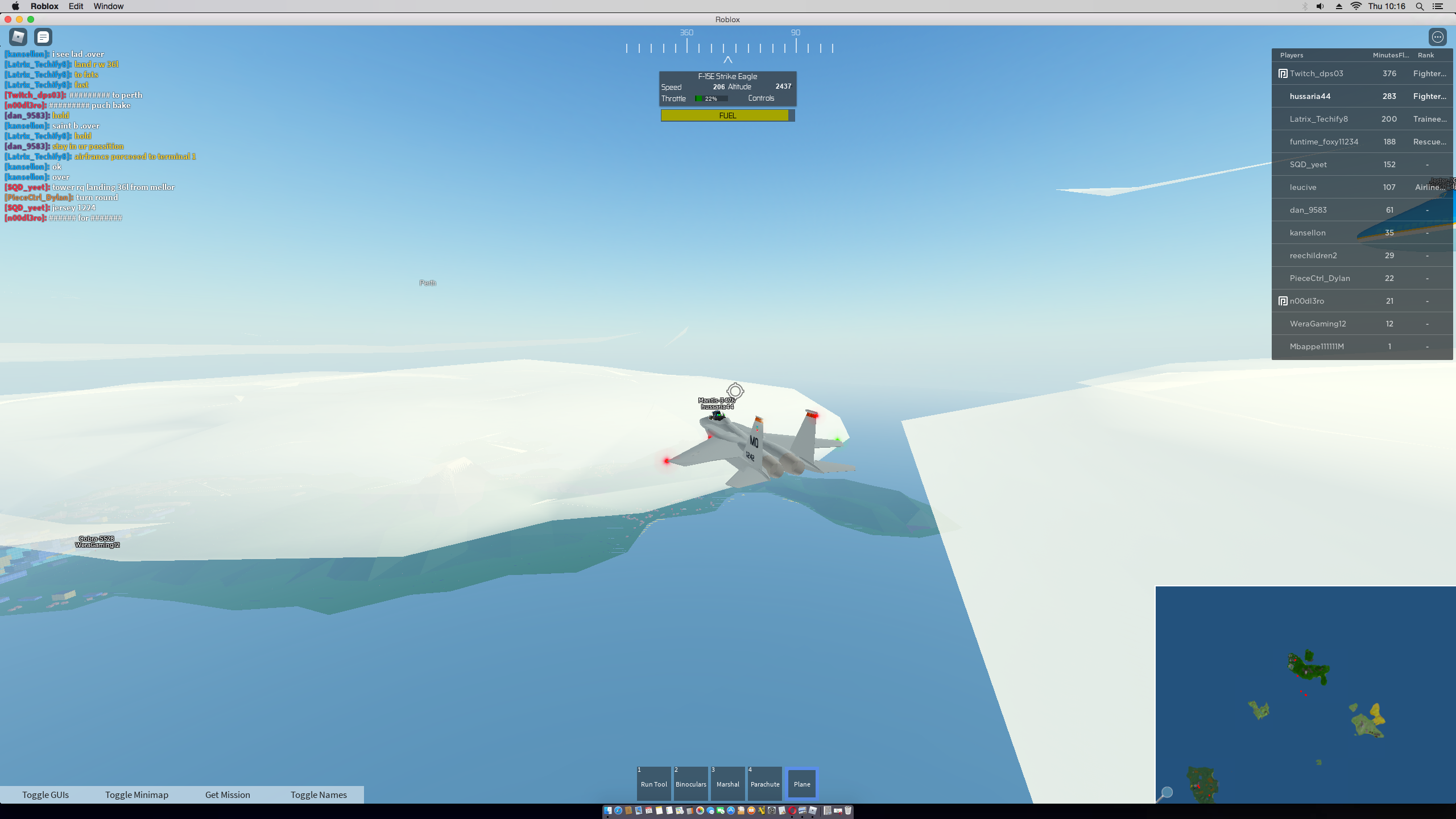This screenshot has width=1456, height=819.
Task: Click the emoji icon in top-right corner
Action: click(x=1438, y=36)
